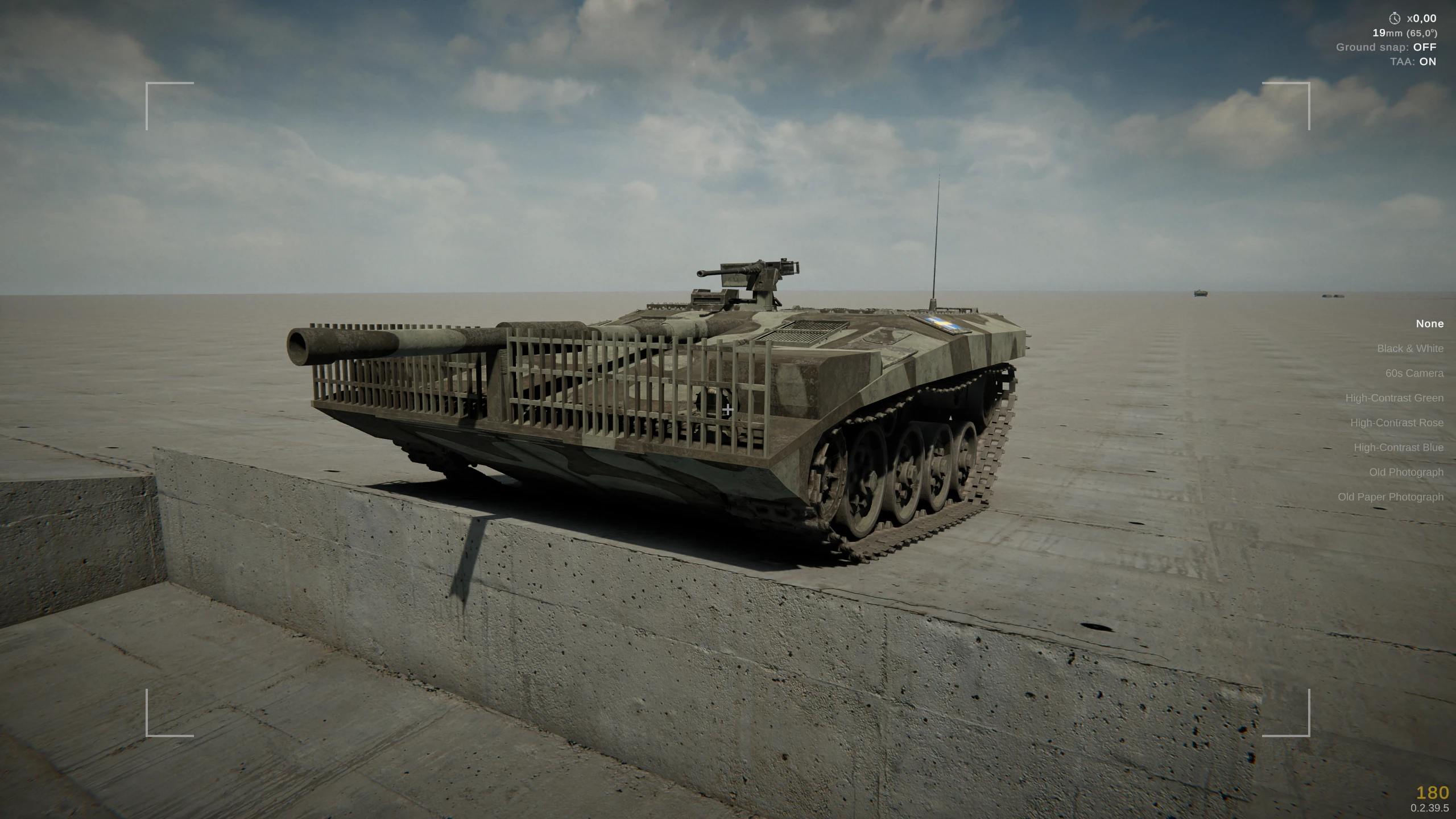
Task: Apply the Old Photograph filter
Action: (x=1407, y=472)
